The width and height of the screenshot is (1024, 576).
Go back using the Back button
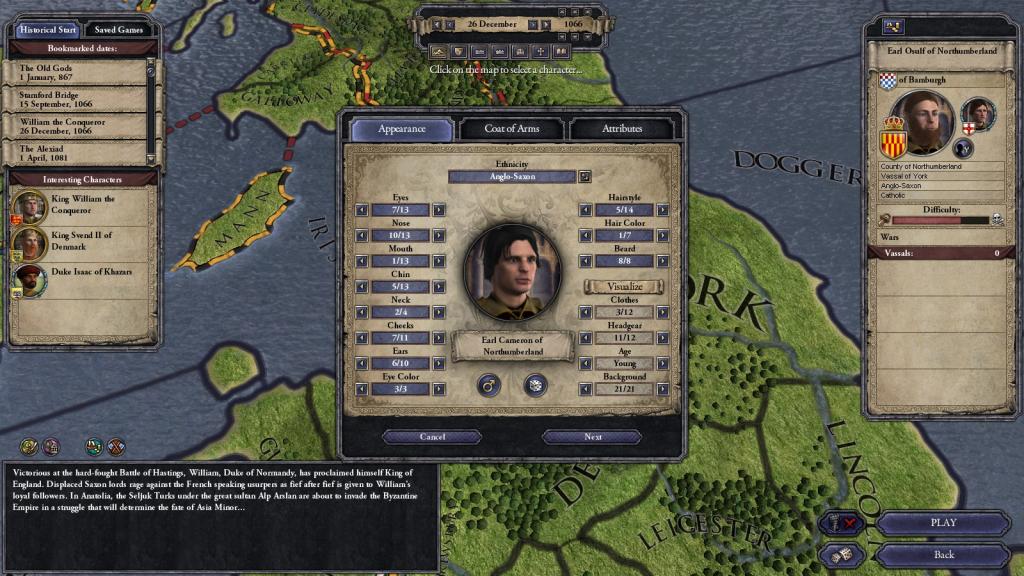[942, 554]
